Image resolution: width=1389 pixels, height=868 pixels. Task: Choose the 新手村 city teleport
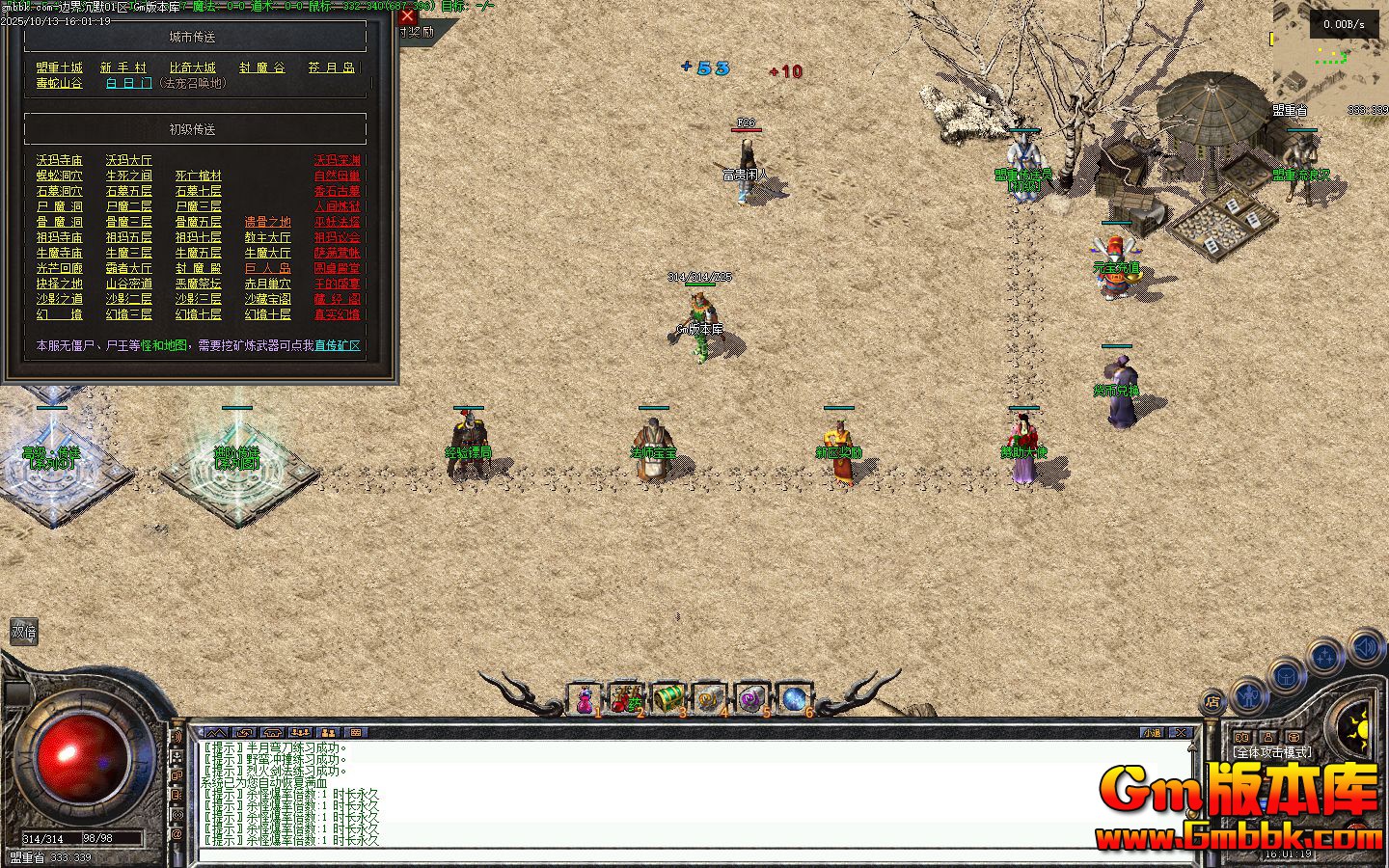click(123, 68)
